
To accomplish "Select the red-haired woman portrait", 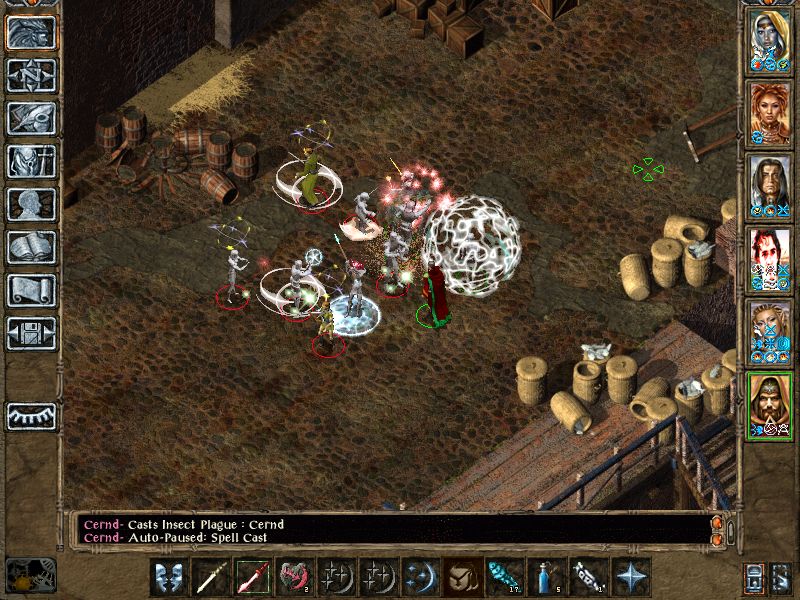I will pyautogui.click(x=769, y=111).
